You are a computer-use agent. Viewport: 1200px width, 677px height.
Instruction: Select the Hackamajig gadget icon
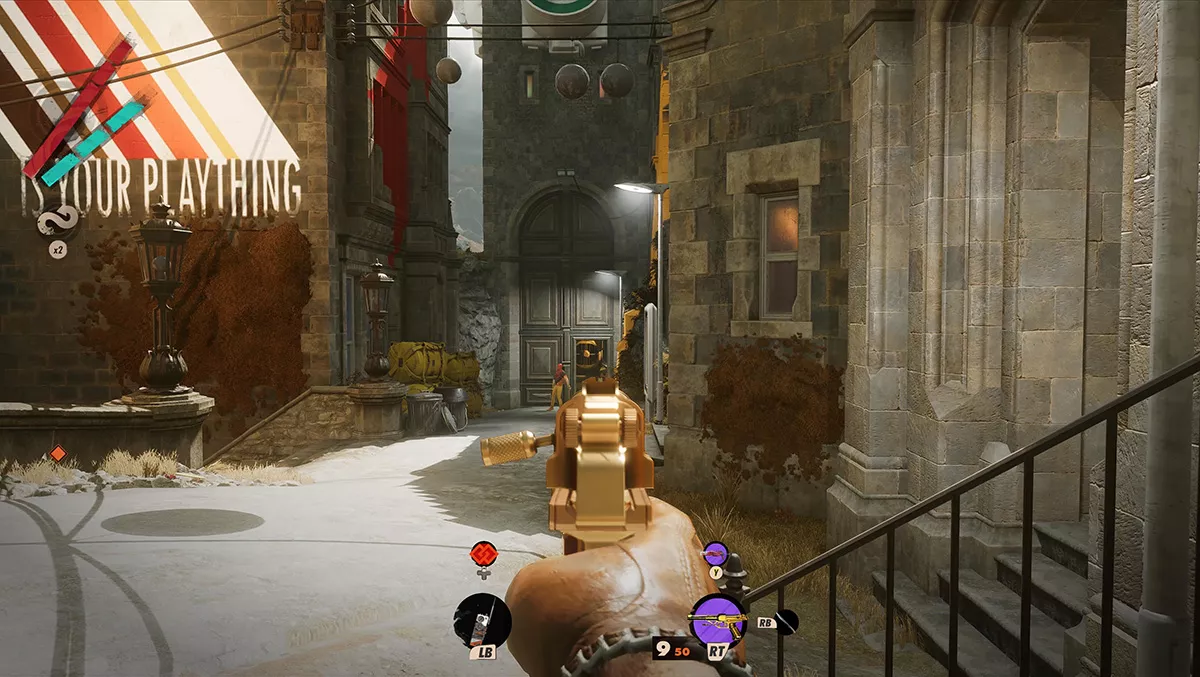(483, 620)
